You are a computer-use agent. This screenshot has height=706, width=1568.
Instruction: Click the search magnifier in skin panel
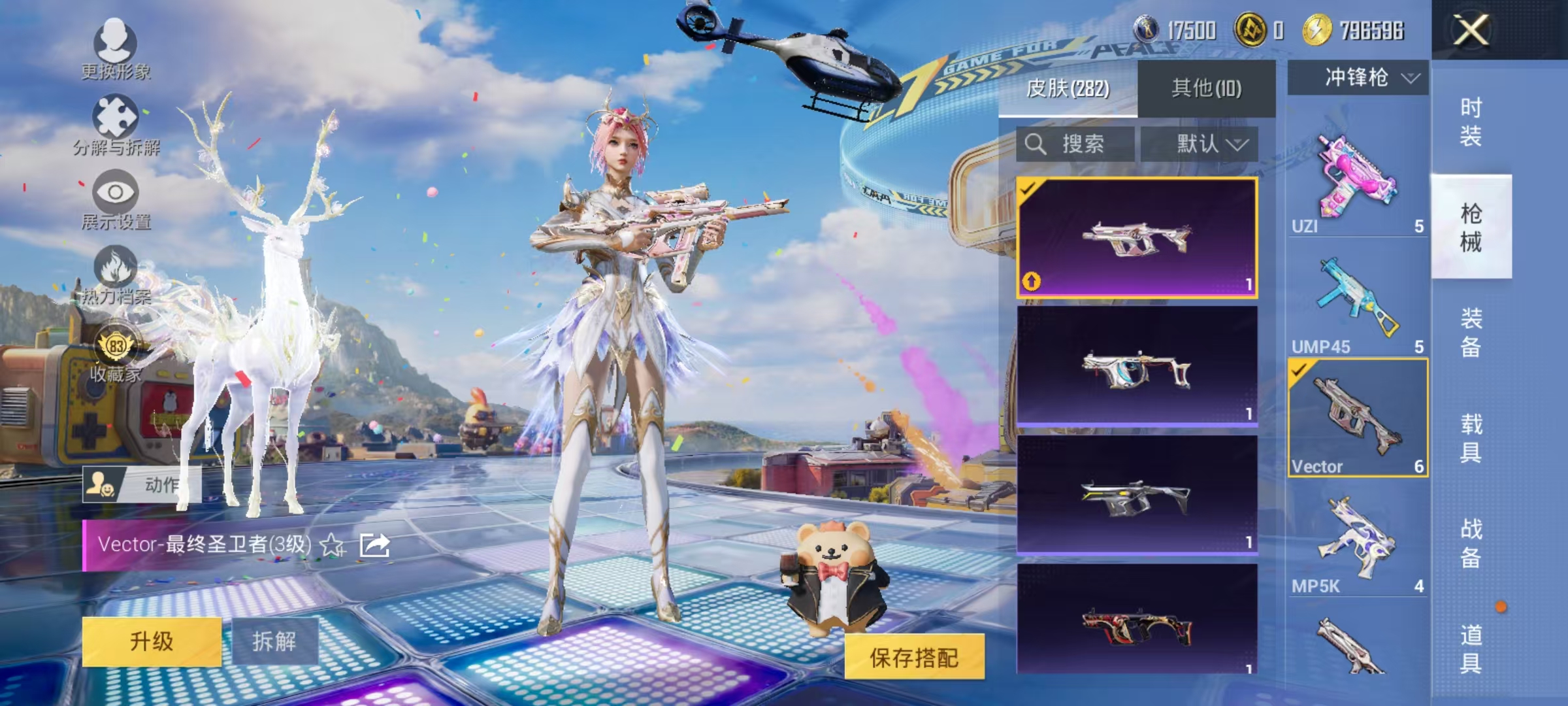click(x=1036, y=144)
